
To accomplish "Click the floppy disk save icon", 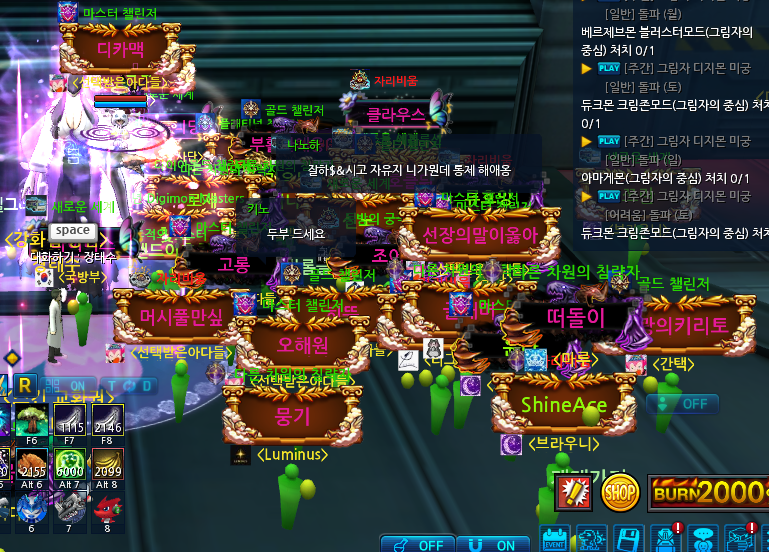I will pyautogui.click(x=627, y=538).
